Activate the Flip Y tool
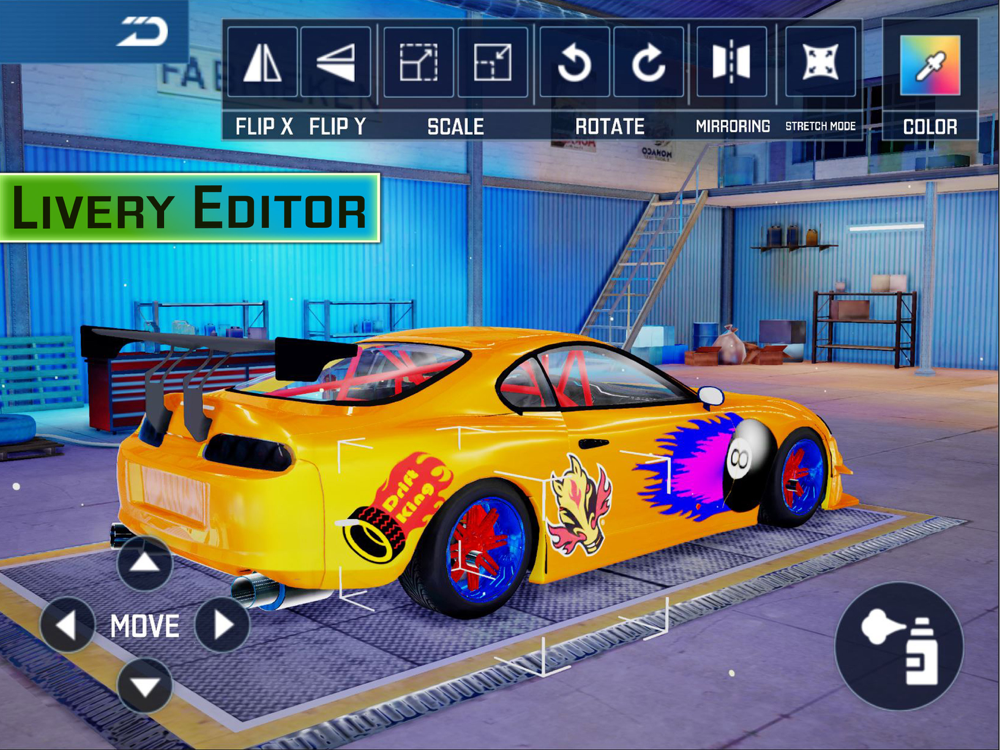 point(336,62)
